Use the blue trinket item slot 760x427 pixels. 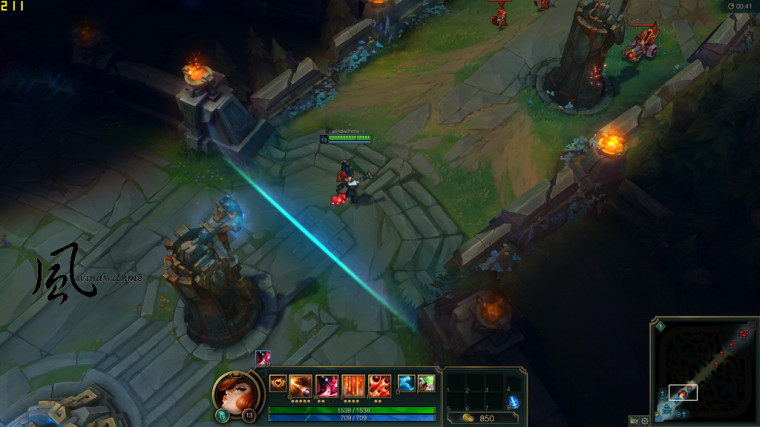(513, 401)
